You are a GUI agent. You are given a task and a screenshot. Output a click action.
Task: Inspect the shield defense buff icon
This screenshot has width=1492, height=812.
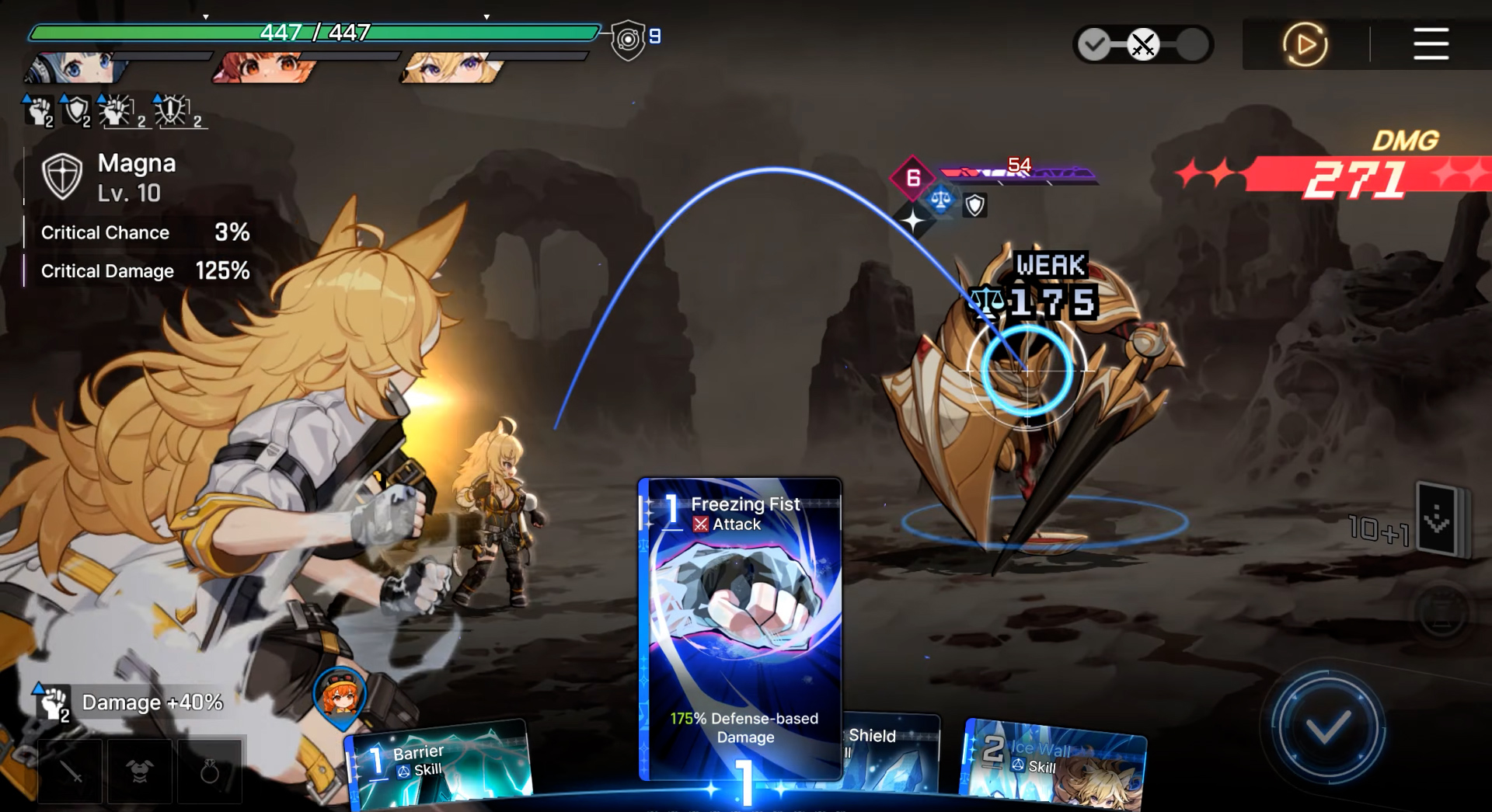pos(76,111)
